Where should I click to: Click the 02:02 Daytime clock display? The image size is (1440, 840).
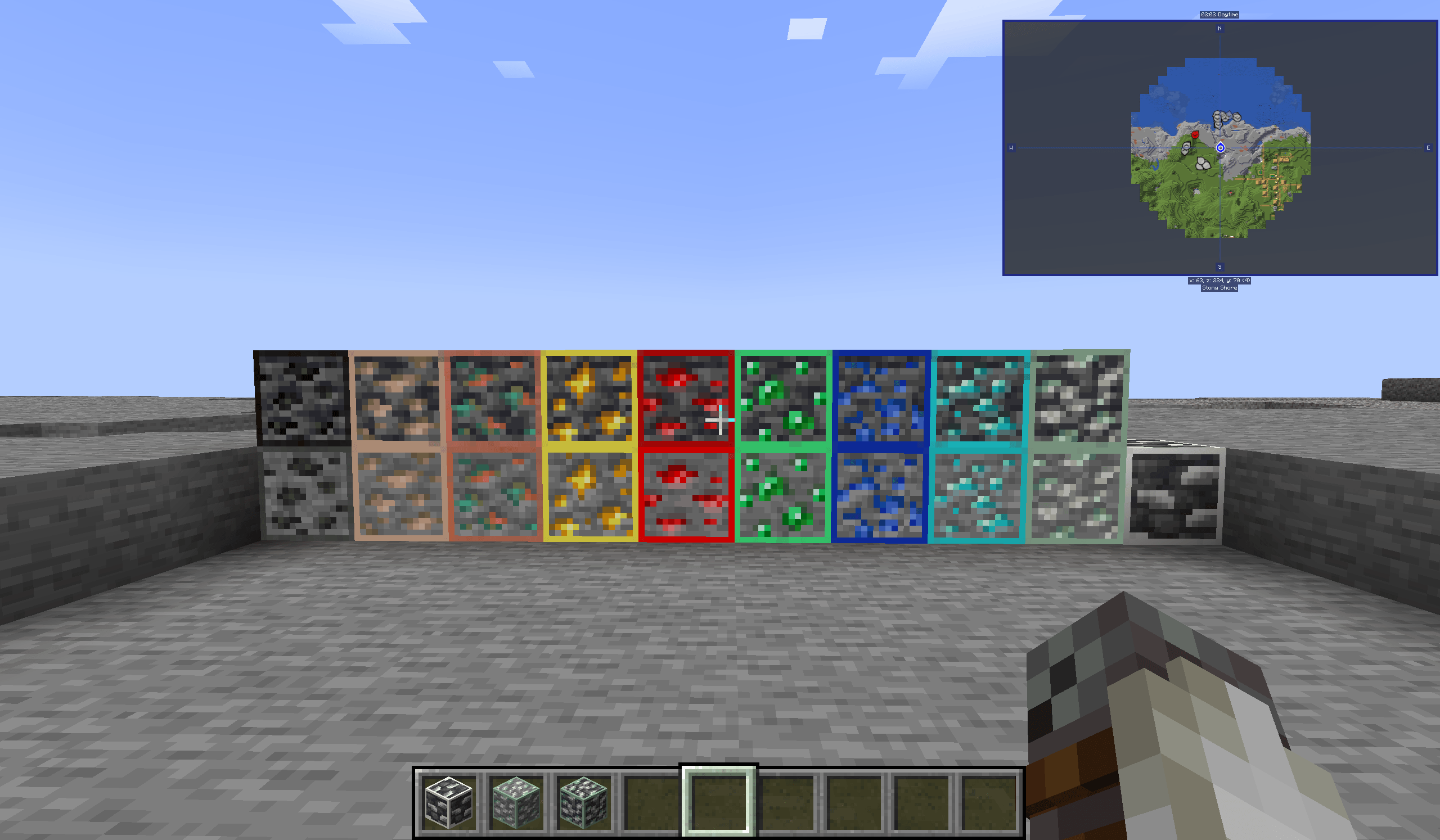click(x=1220, y=15)
